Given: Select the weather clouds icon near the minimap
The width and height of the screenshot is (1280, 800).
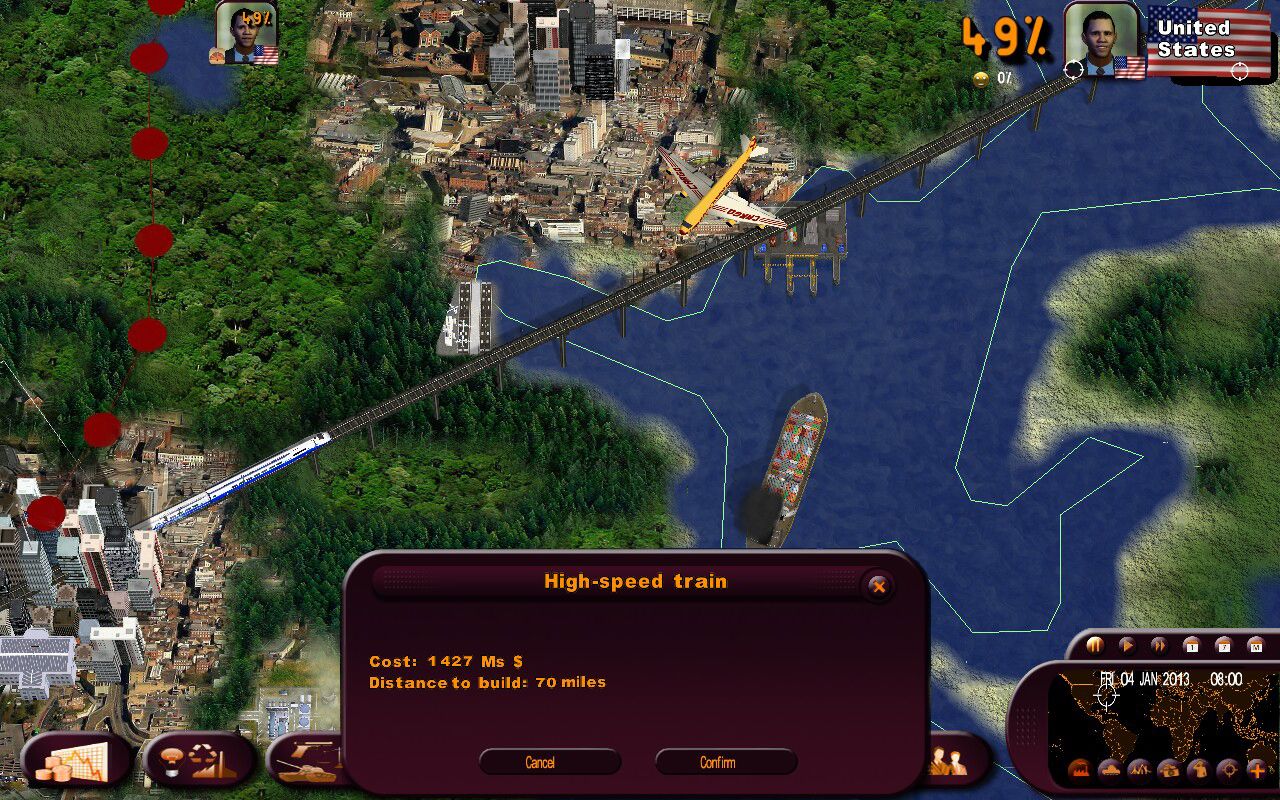Looking at the screenshot, I should point(1110,770).
